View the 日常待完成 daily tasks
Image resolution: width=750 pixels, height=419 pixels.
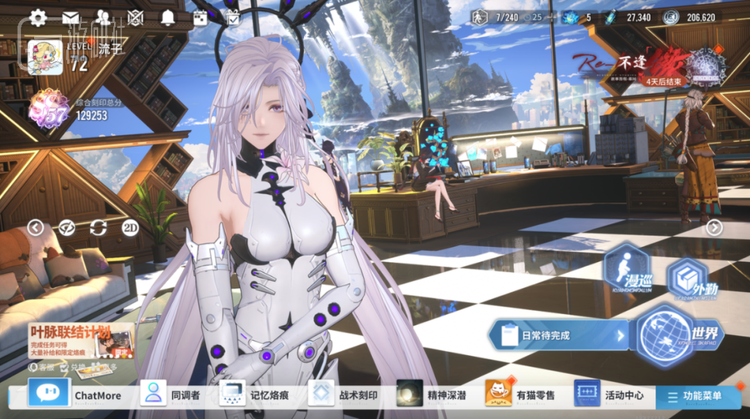(x=560, y=336)
